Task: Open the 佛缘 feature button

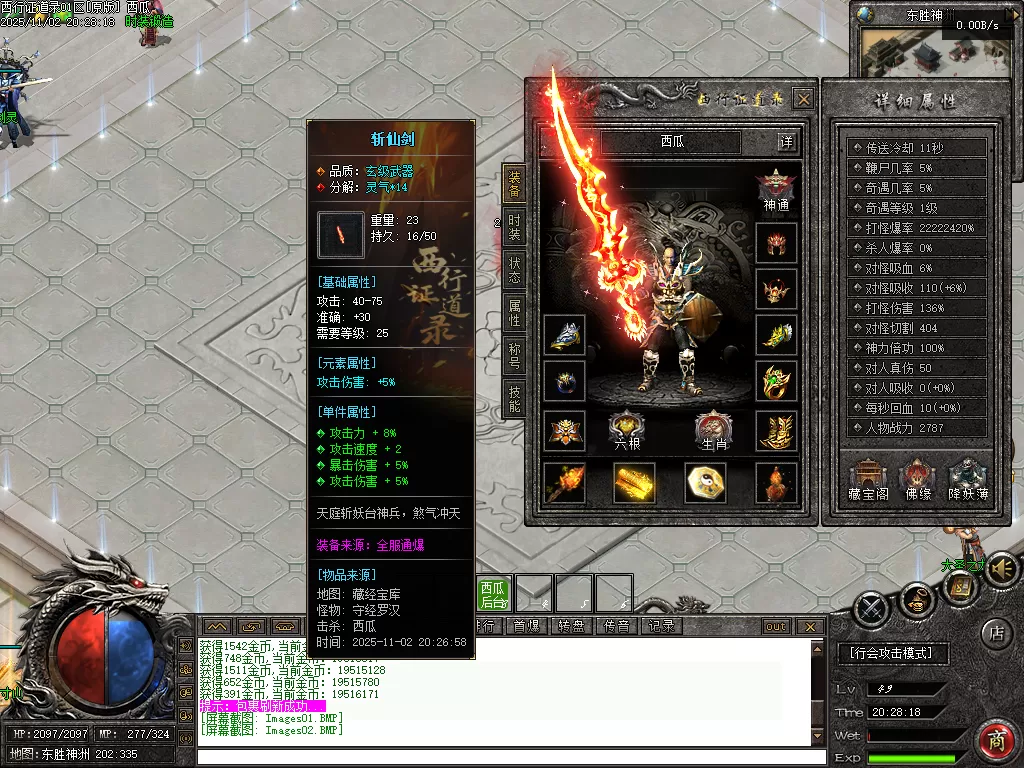Action: [x=917, y=480]
